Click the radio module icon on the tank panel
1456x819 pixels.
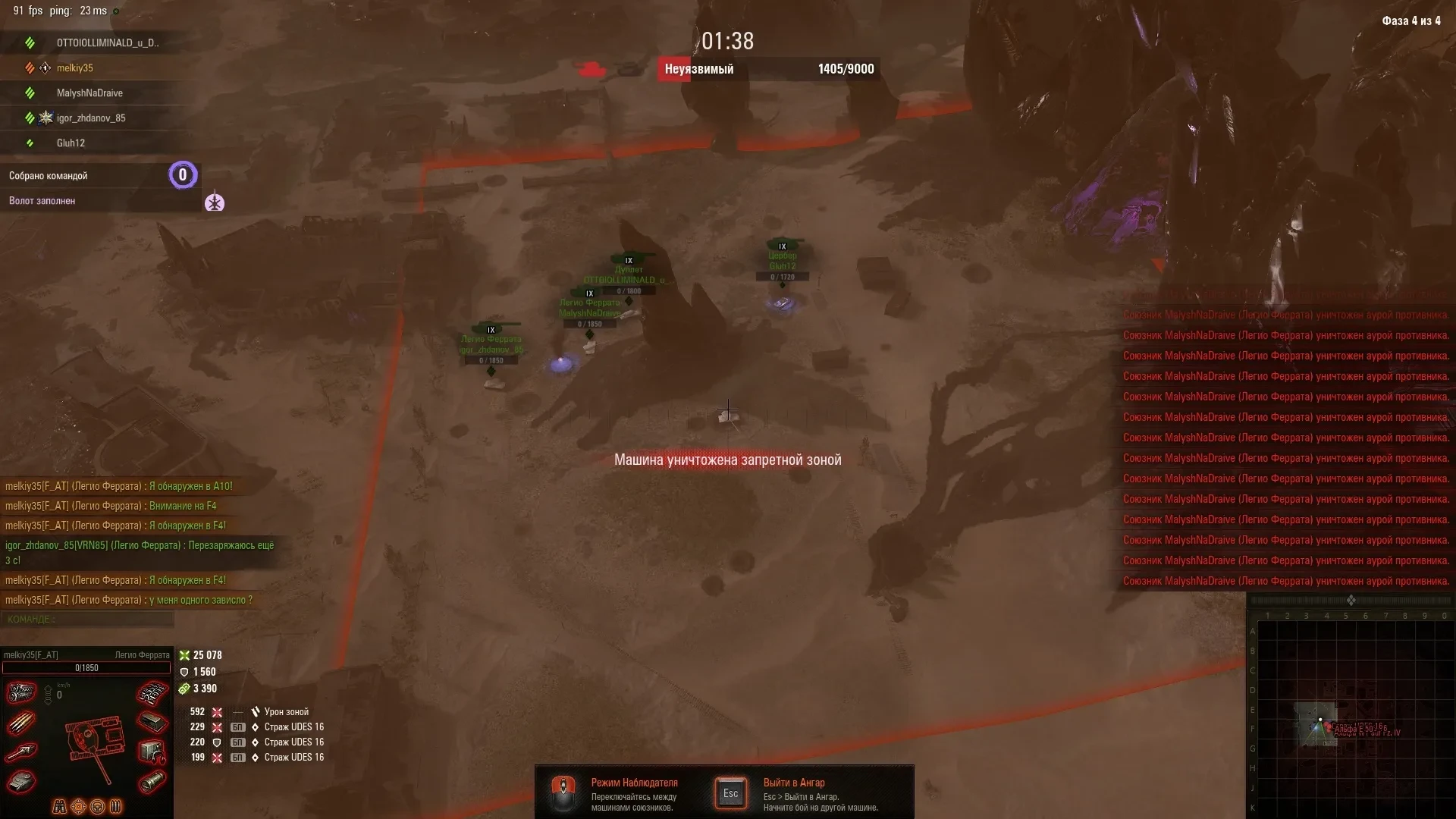tap(151, 752)
